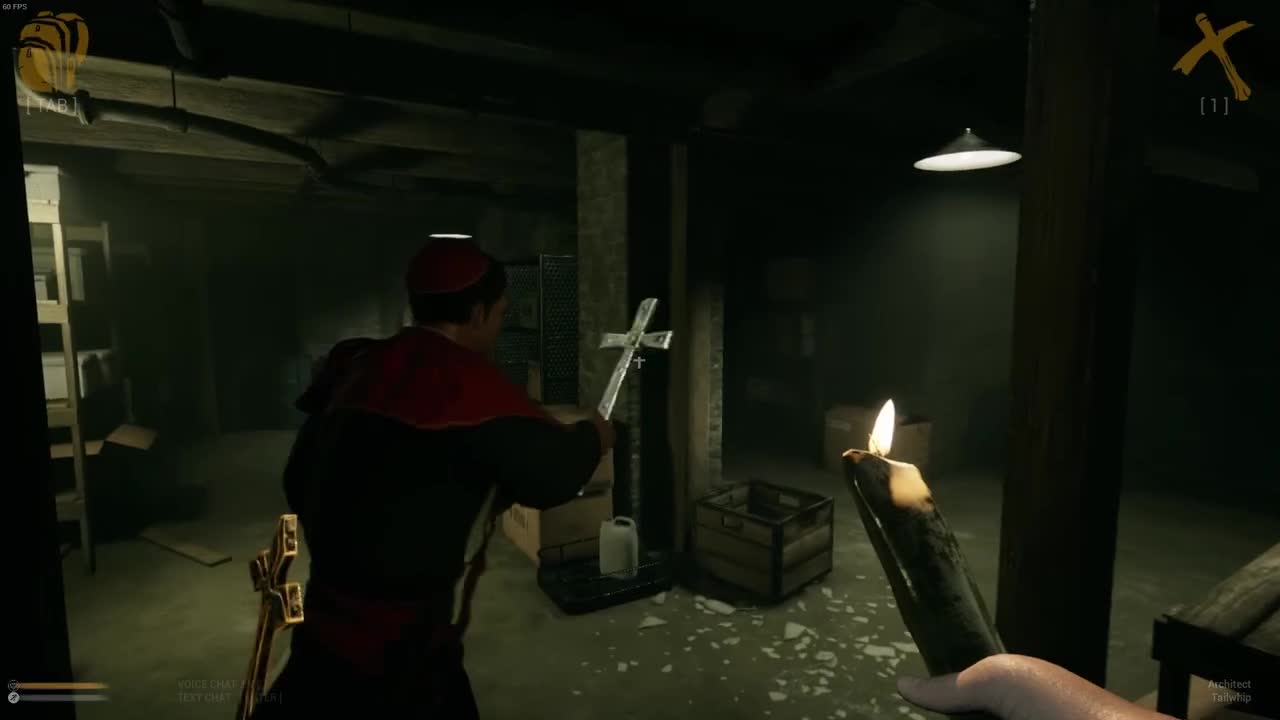This screenshot has width=1280, height=720.
Task: Click the heart icon beside the health bar
Action: coord(12,685)
